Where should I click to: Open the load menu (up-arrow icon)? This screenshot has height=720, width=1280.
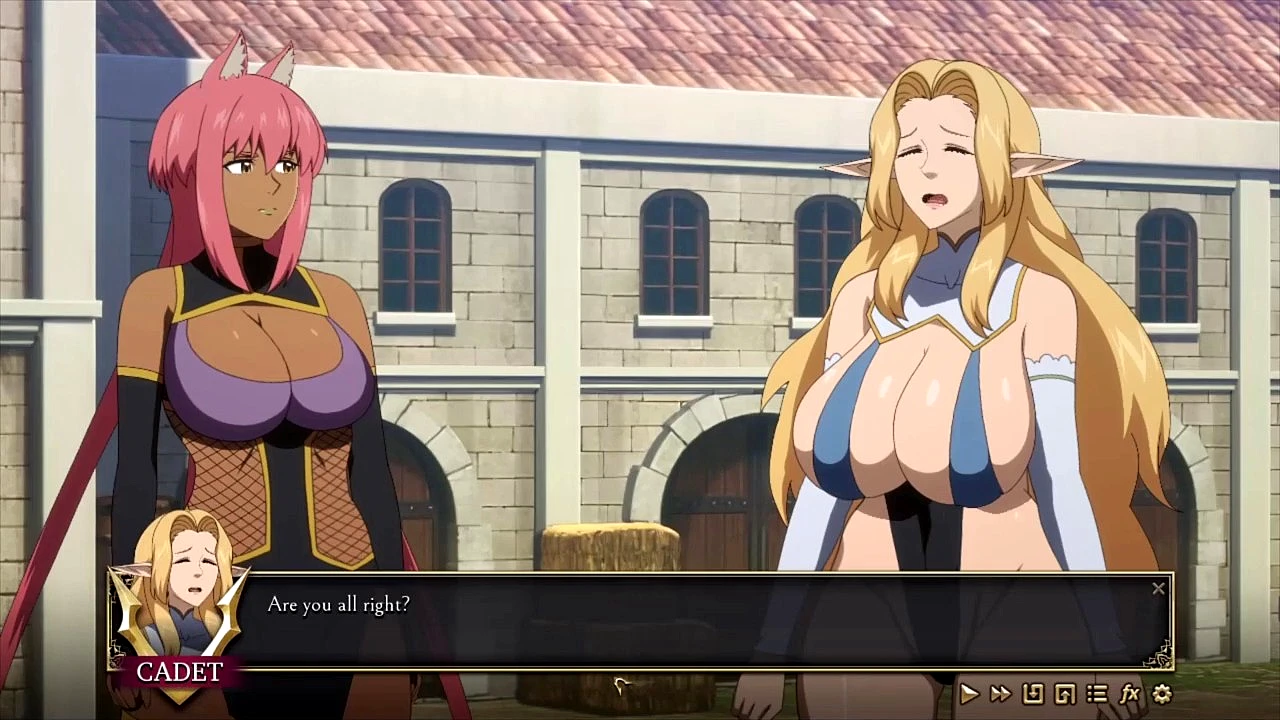(x=1065, y=693)
